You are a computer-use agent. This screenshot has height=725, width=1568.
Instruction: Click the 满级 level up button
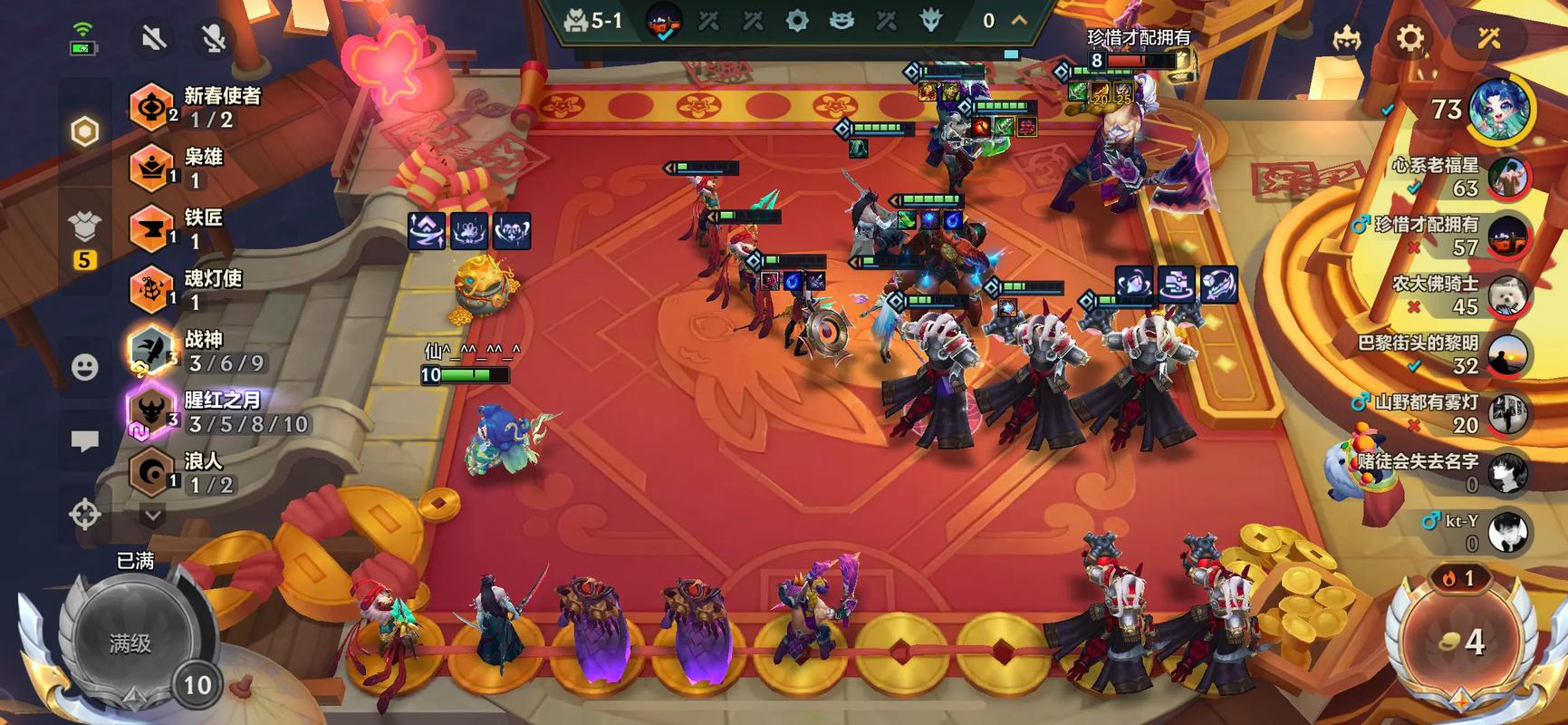click(x=131, y=642)
